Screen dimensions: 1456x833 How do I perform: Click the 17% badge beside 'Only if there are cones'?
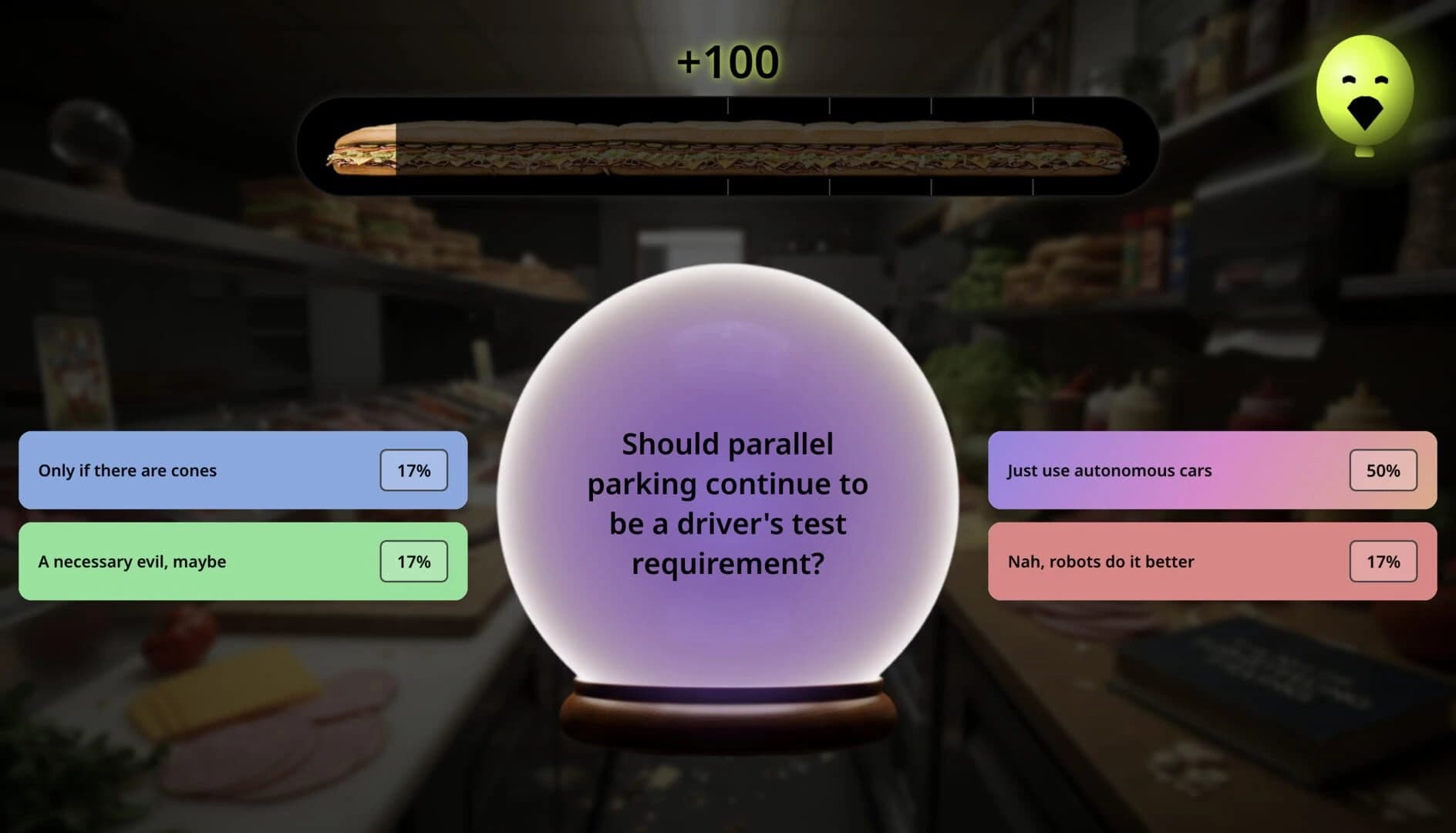(413, 470)
